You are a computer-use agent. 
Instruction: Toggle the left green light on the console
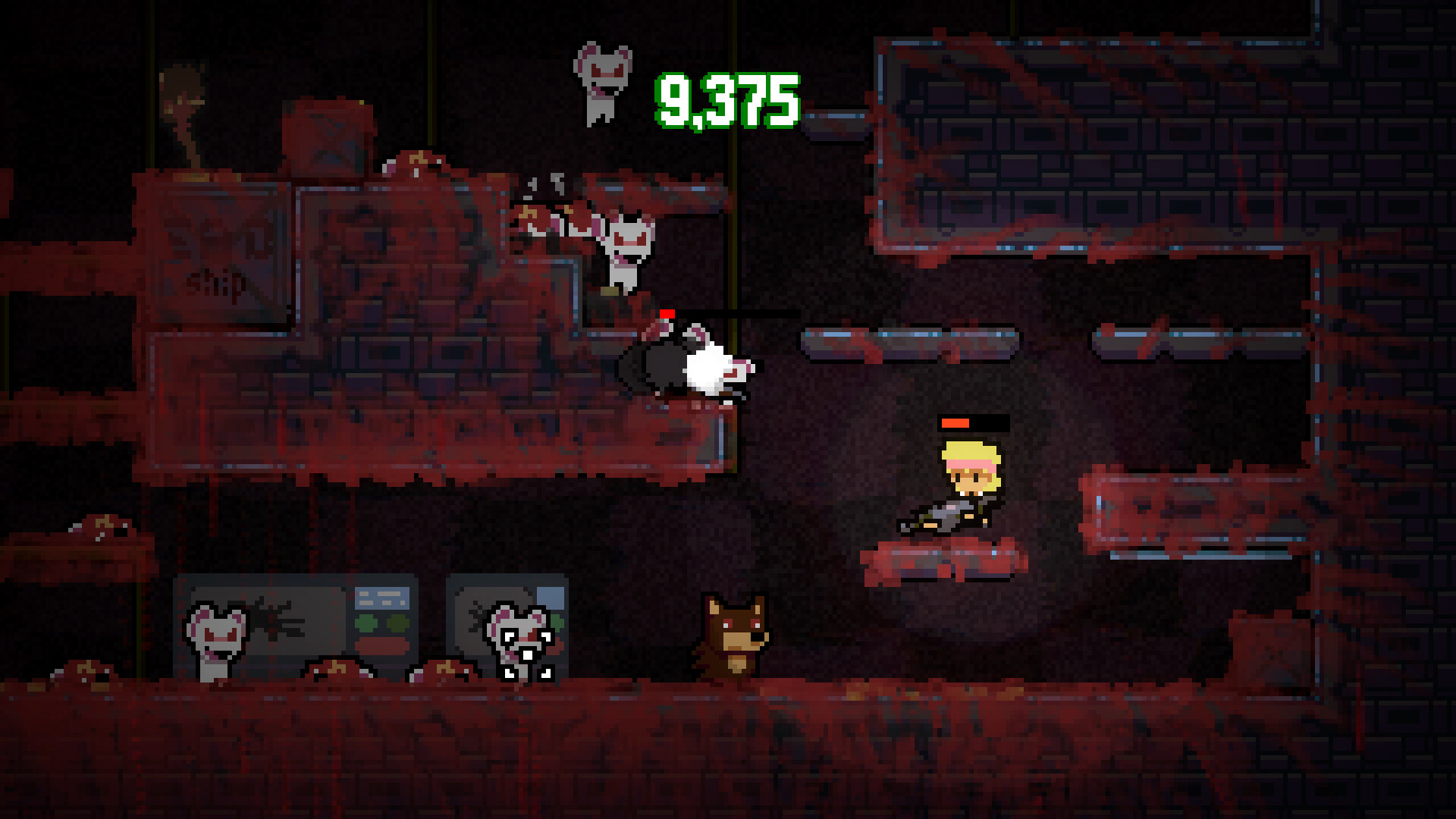[x=366, y=622]
